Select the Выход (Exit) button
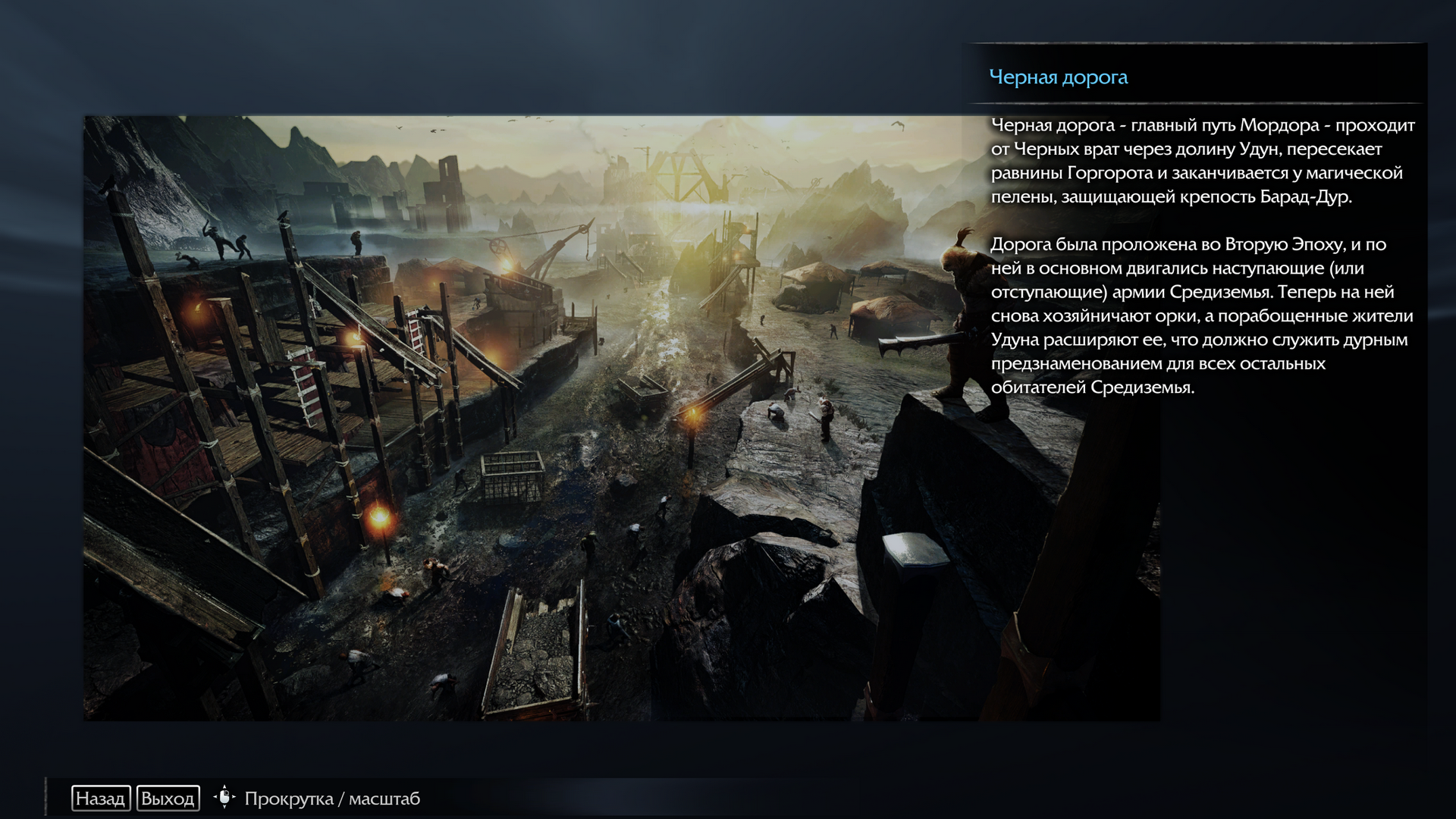This screenshot has width=1456, height=819. tap(168, 799)
